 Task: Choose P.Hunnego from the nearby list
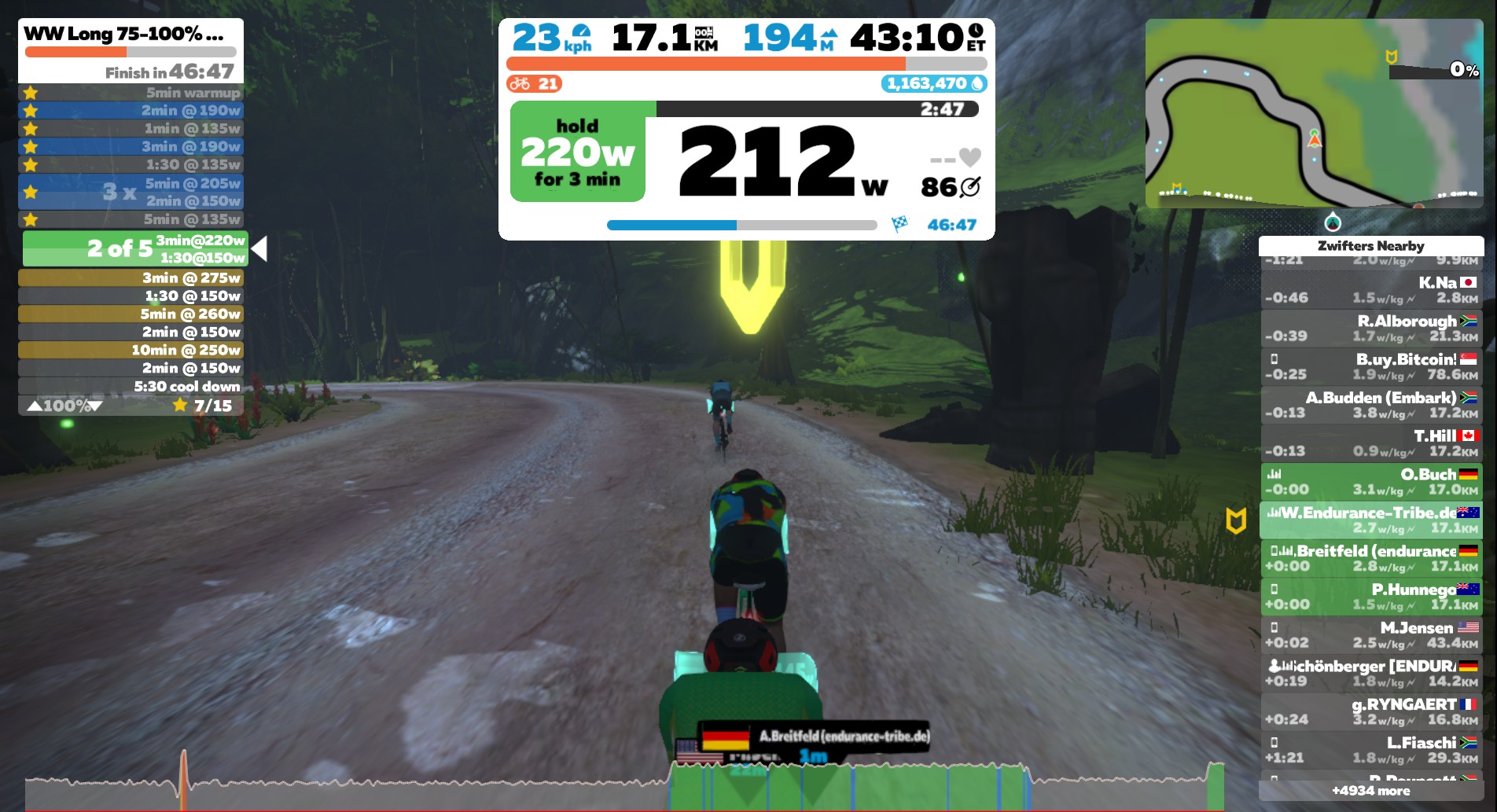1370,597
